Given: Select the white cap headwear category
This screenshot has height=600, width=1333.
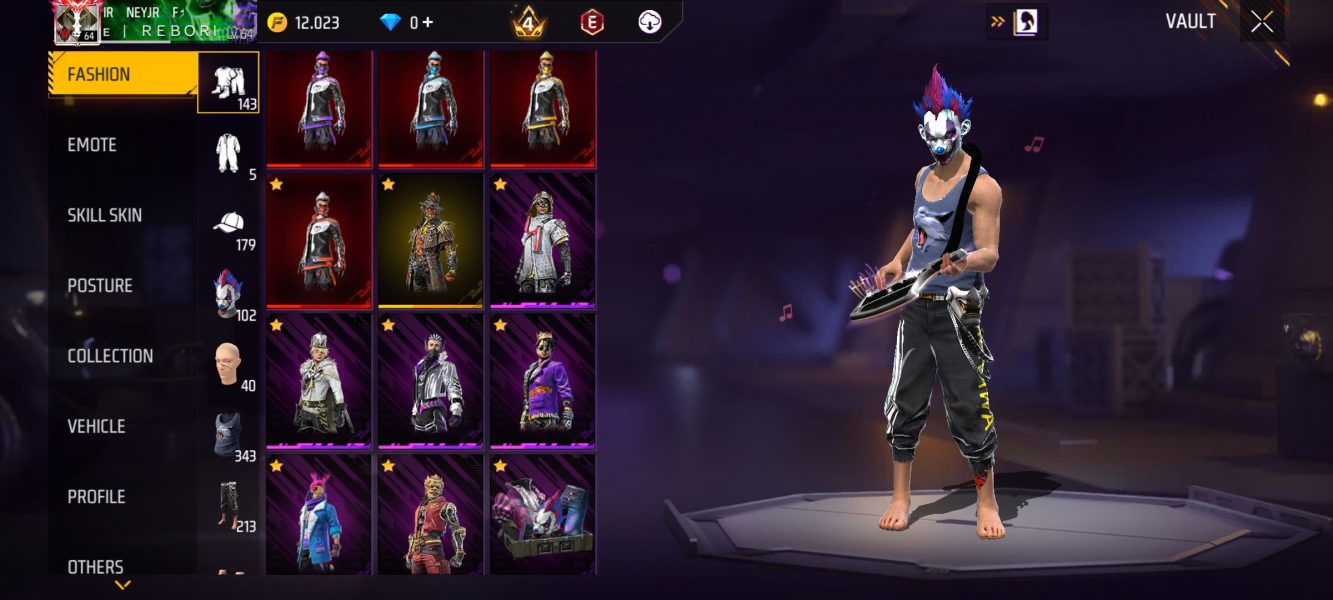Looking at the screenshot, I should 230,224.
